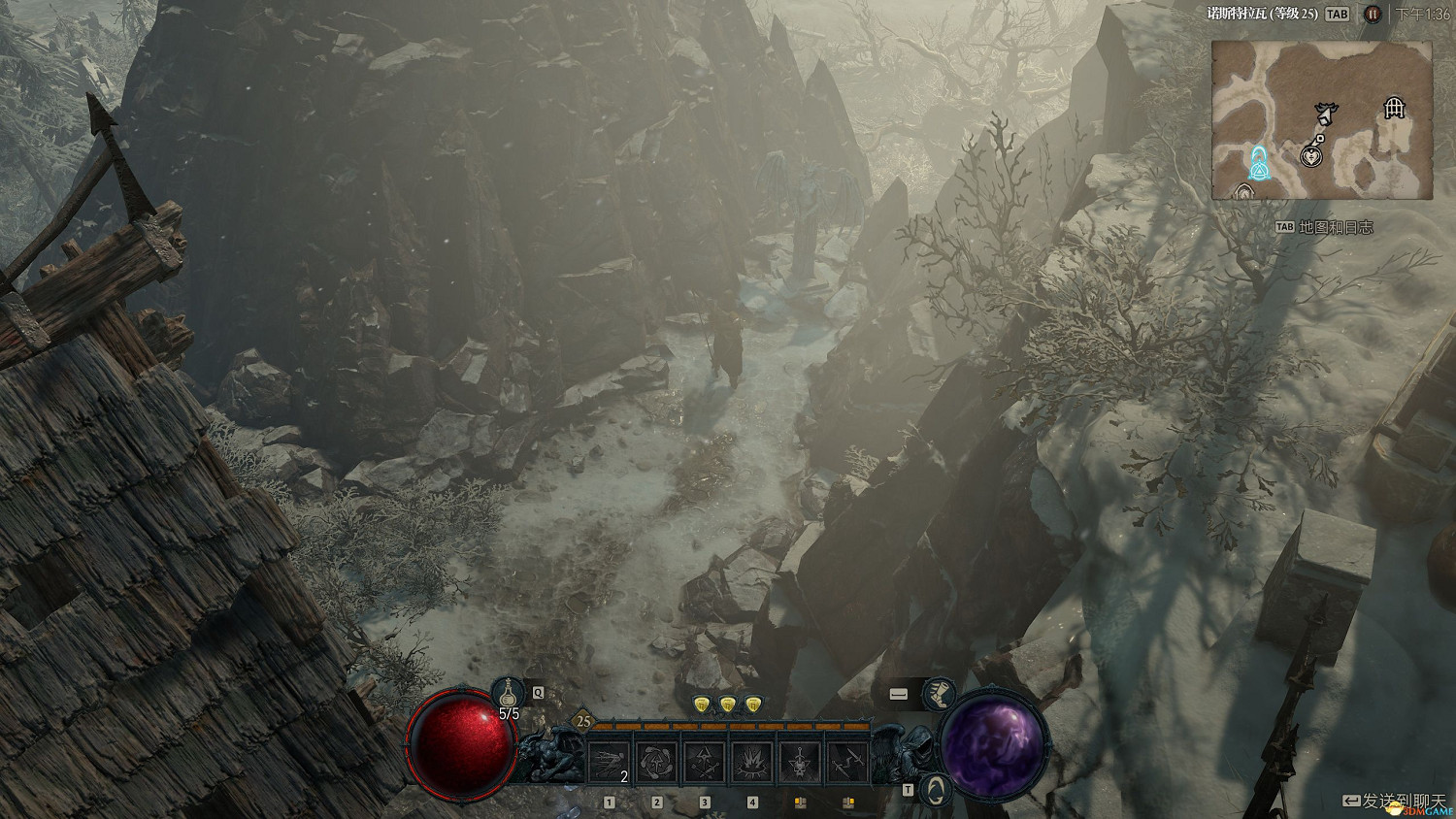Click the round red icon beside the clock
This screenshot has height=819, width=1456.
[1373, 14]
